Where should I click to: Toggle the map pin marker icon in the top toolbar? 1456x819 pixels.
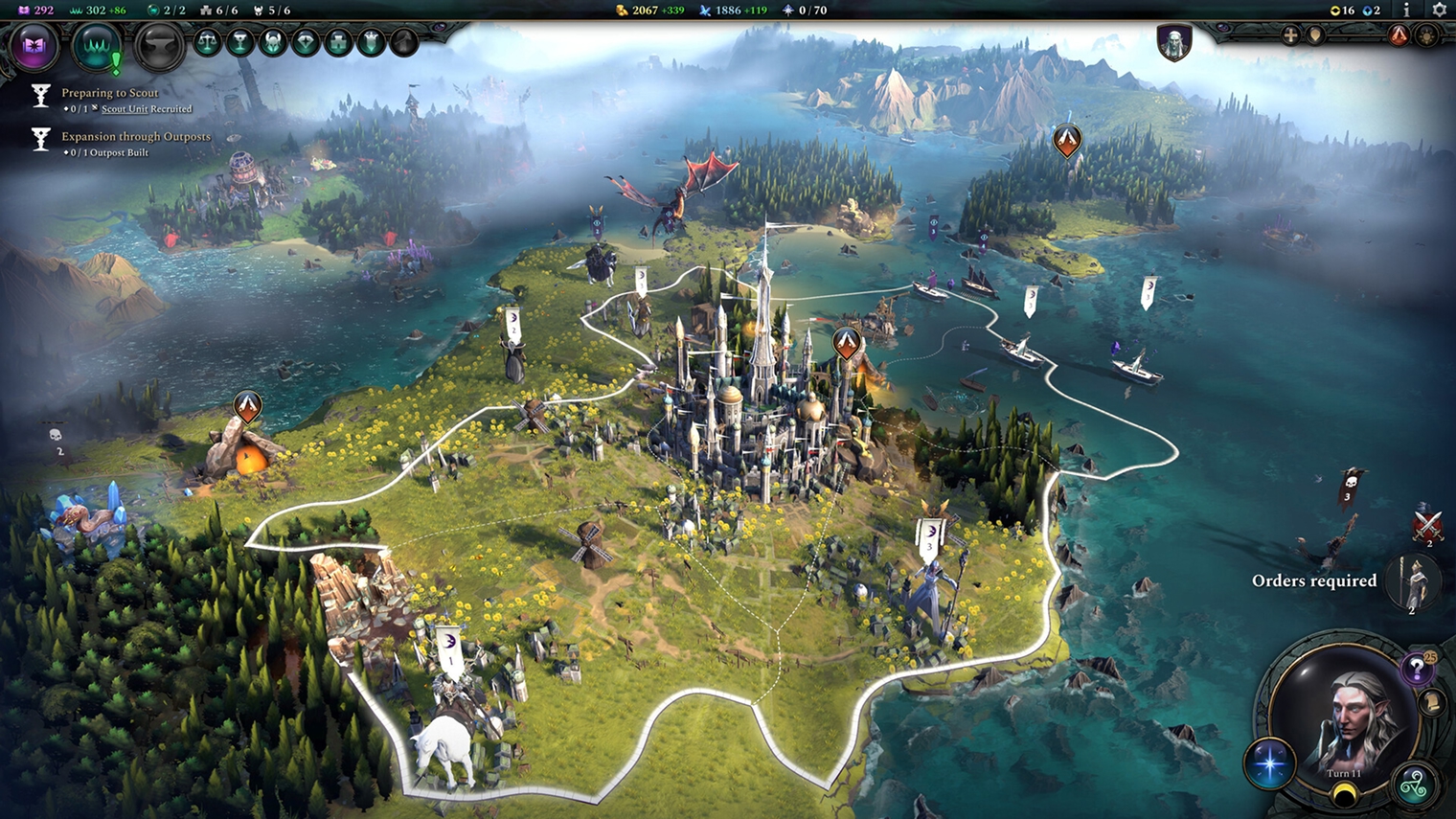[x=1317, y=35]
